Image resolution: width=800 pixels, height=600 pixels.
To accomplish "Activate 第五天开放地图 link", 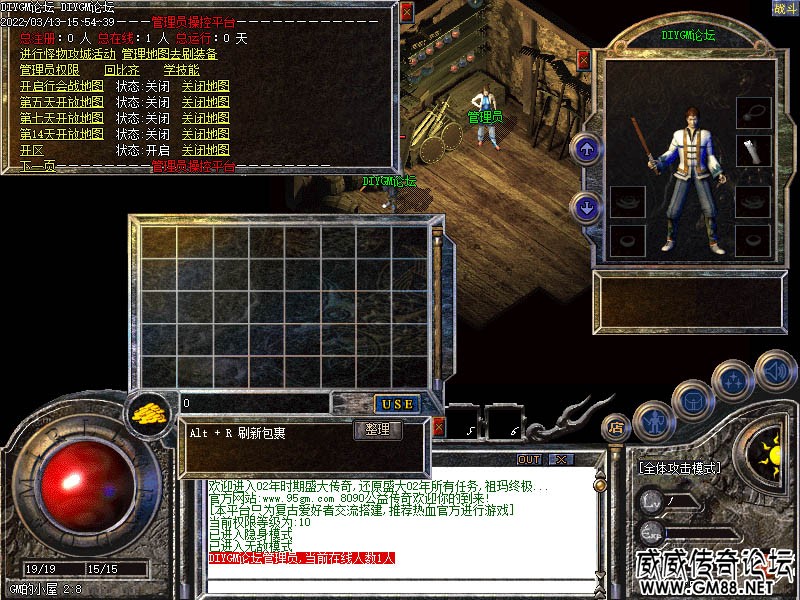I will click(61, 102).
